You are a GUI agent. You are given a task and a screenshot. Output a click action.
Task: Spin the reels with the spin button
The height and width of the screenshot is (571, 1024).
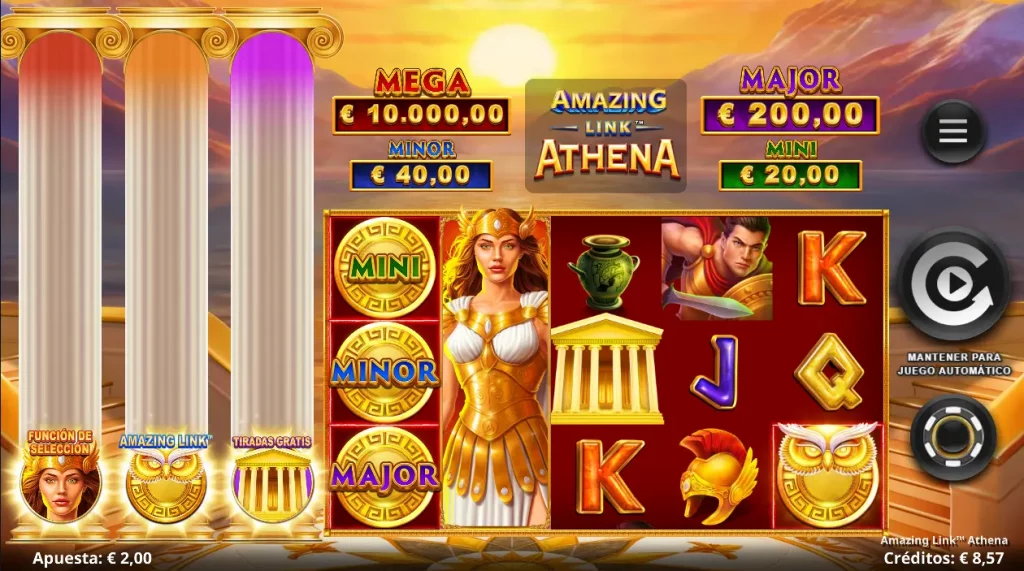pyautogui.click(x=953, y=285)
